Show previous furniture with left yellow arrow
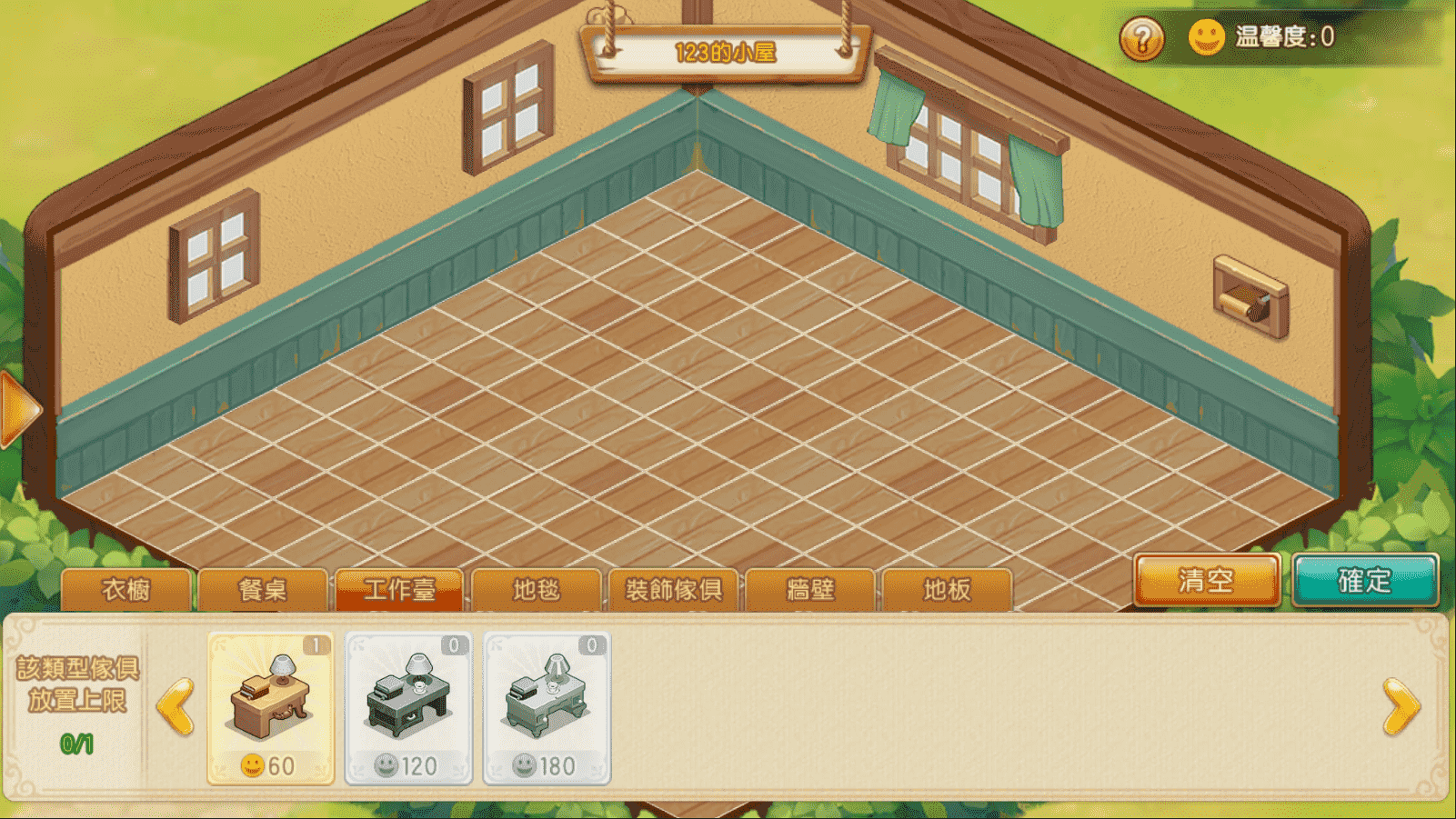This screenshot has height=819, width=1456. coord(176,706)
